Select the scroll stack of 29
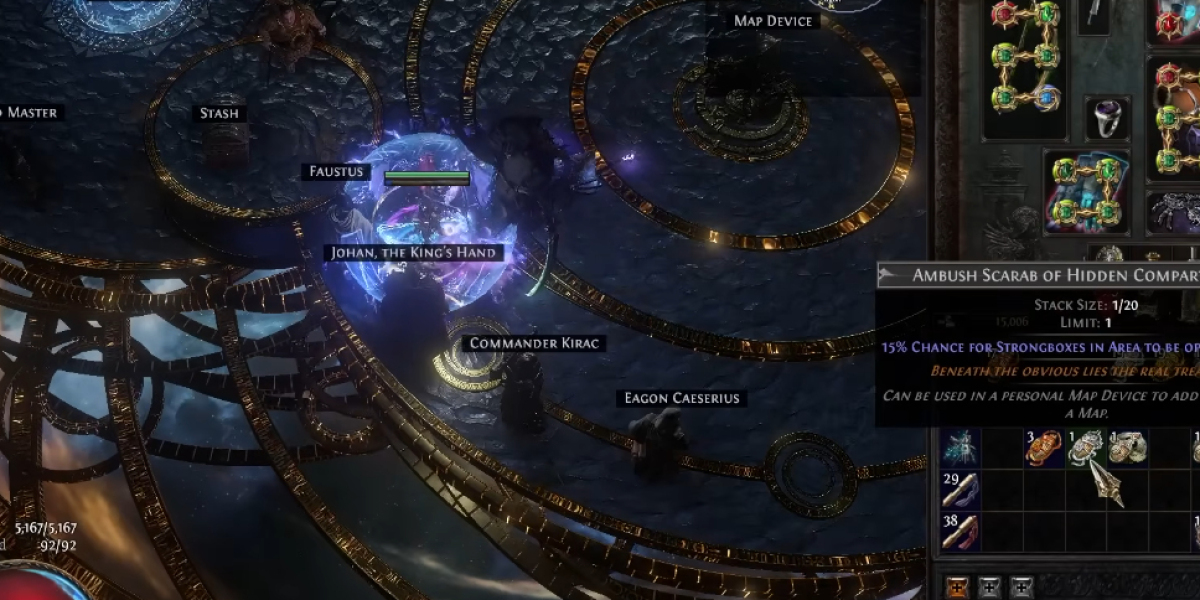 tap(959, 490)
